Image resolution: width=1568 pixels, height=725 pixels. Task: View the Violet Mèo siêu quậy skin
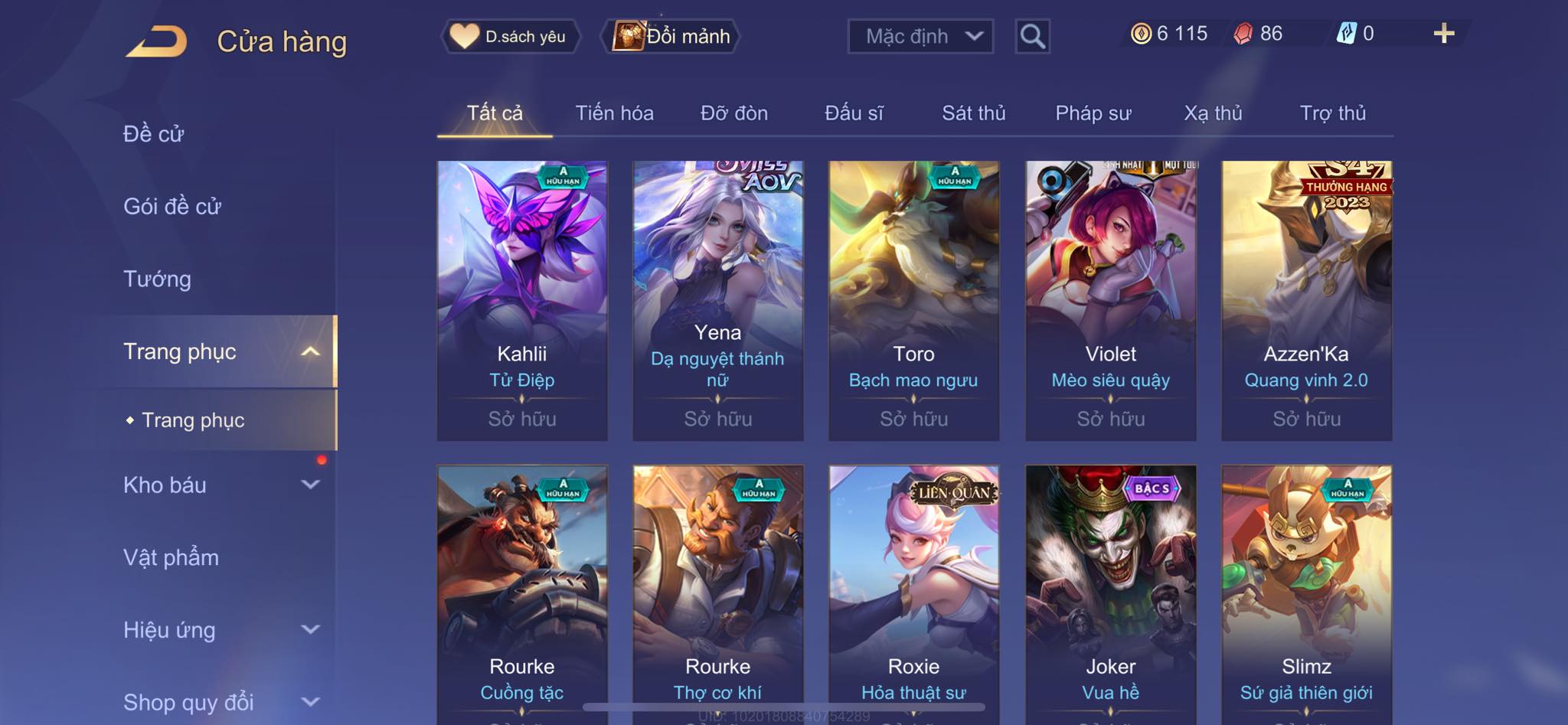1110,300
